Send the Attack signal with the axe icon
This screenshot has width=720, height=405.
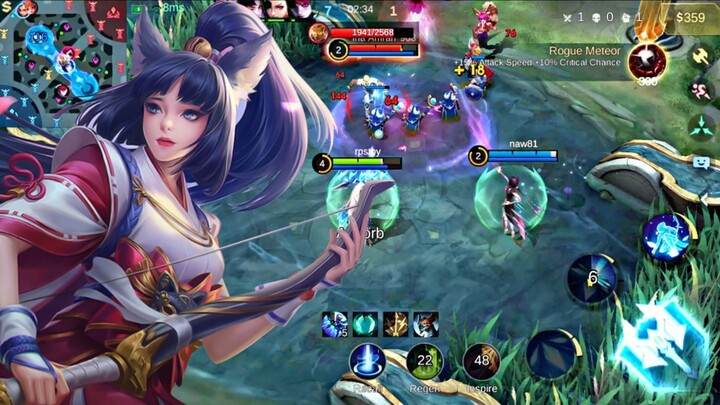pyautogui.click(x=700, y=54)
